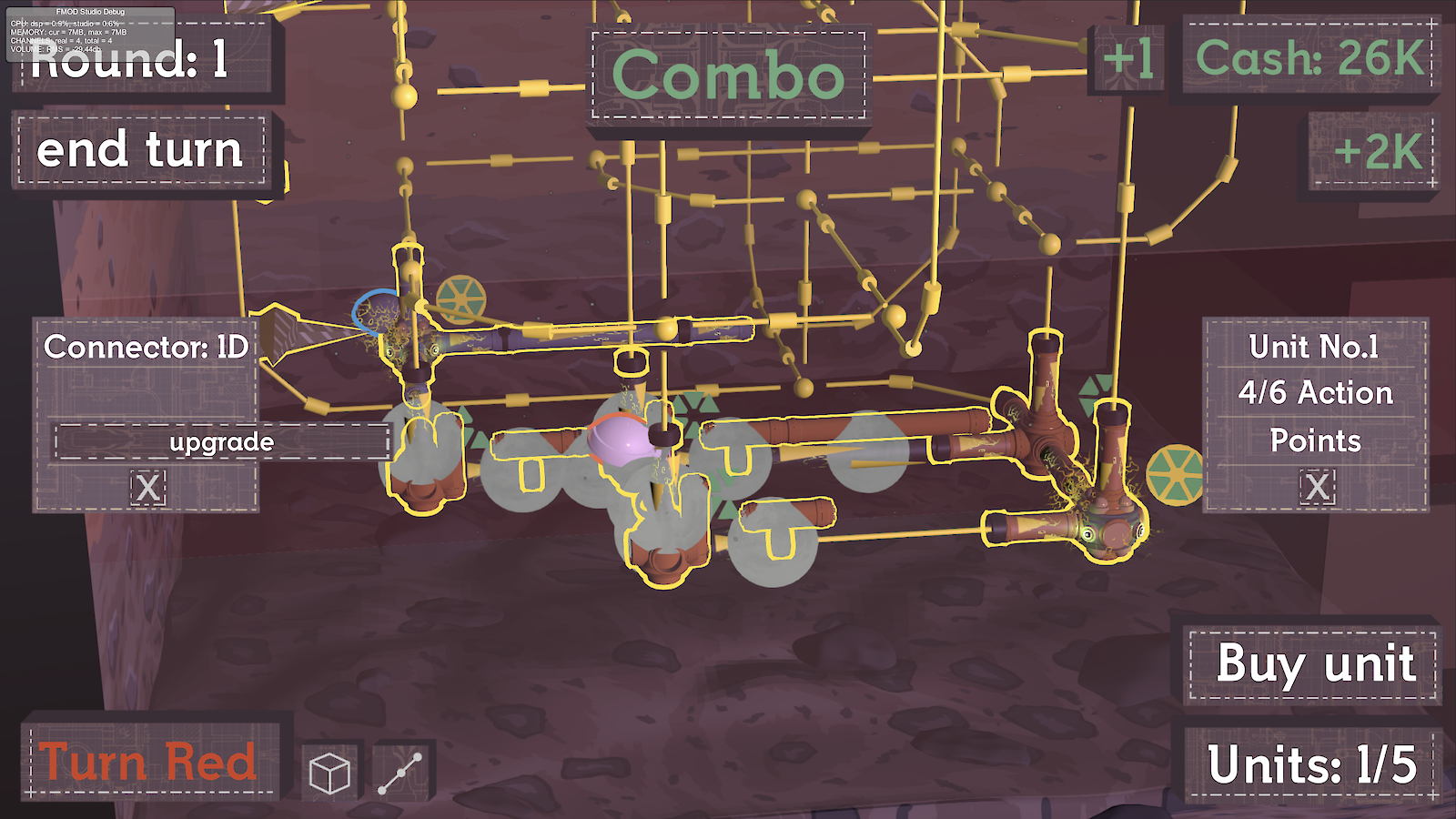Close the Connector panel
Screen dimensions: 1456x819
[x=147, y=488]
